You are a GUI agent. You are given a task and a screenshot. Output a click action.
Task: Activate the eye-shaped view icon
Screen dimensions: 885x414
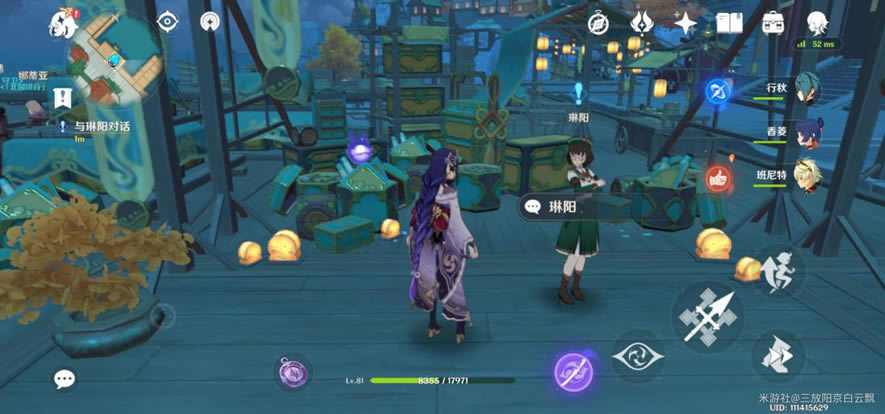[x=166, y=21]
